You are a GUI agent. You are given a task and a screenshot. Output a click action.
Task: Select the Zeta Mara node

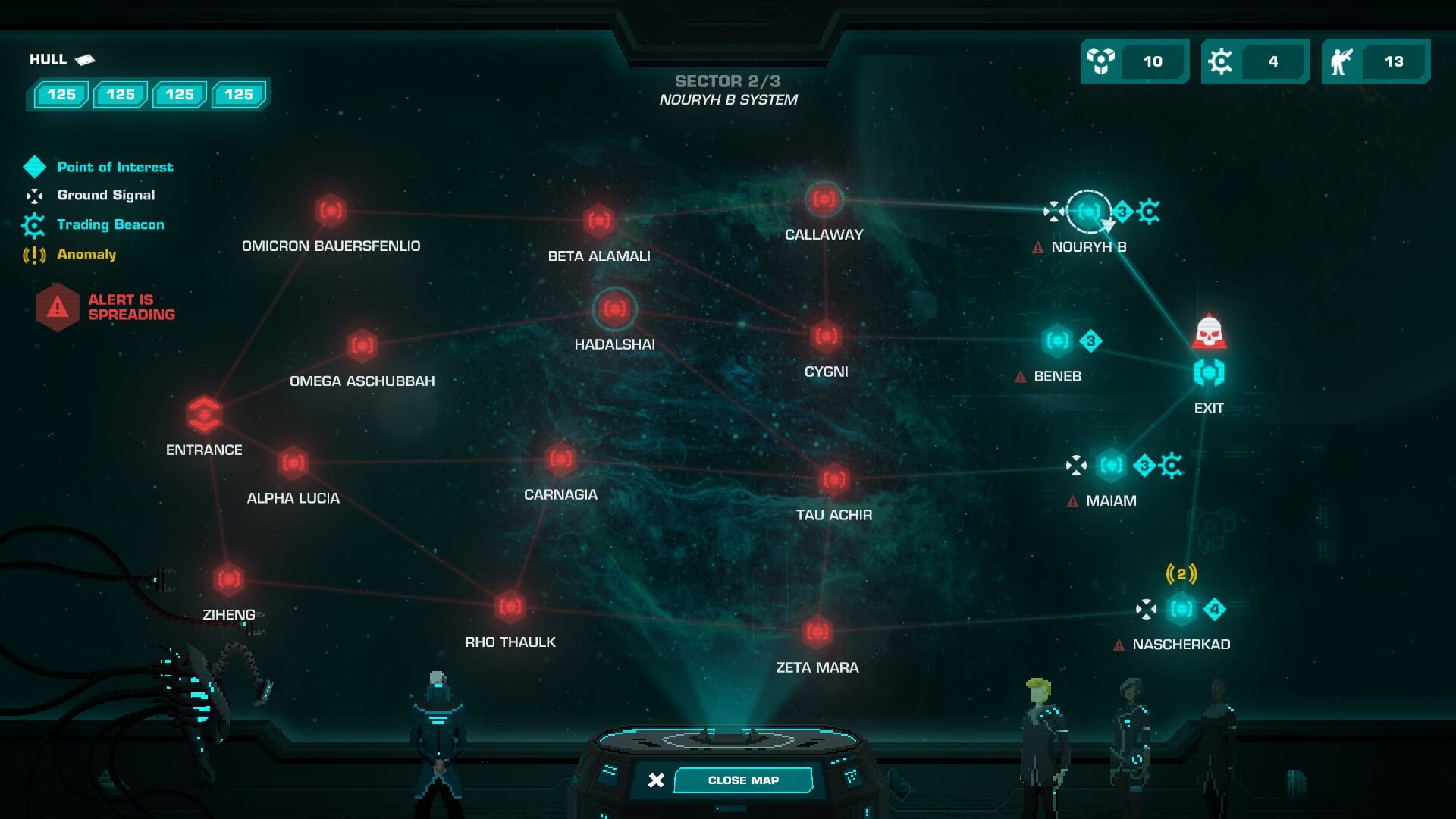[x=817, y=632]
